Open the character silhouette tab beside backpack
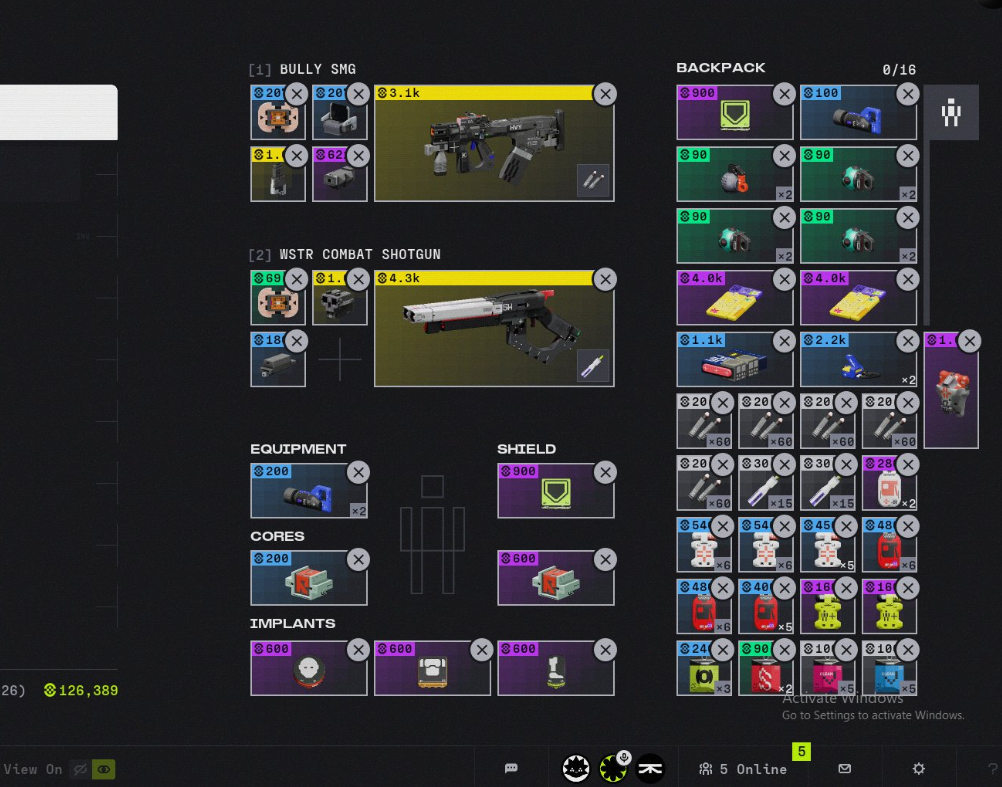Screen dimensions: 1002x787 point(950,112)
